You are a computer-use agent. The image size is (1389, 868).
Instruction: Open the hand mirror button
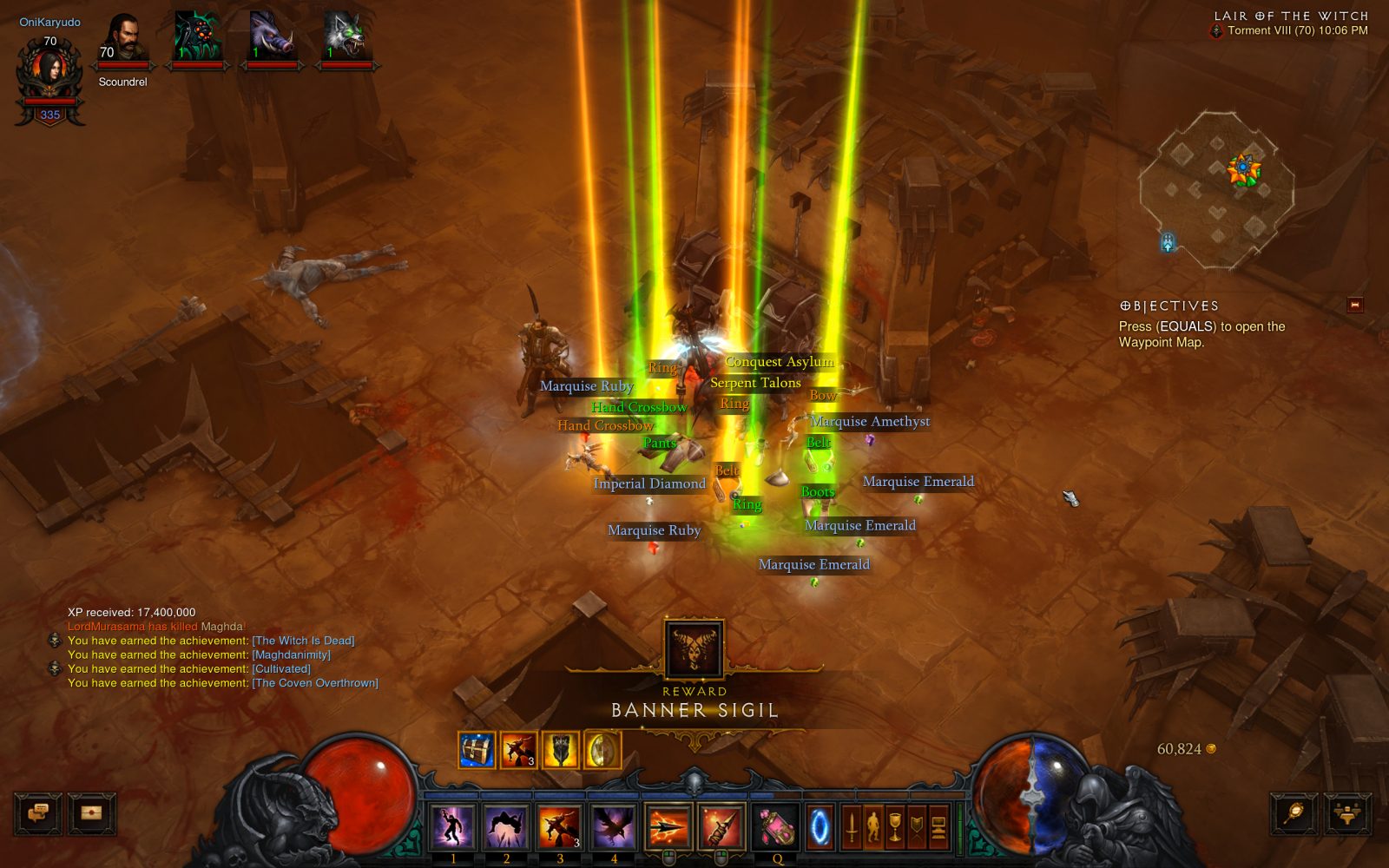pyautogui.click(x=1294, y=814)
